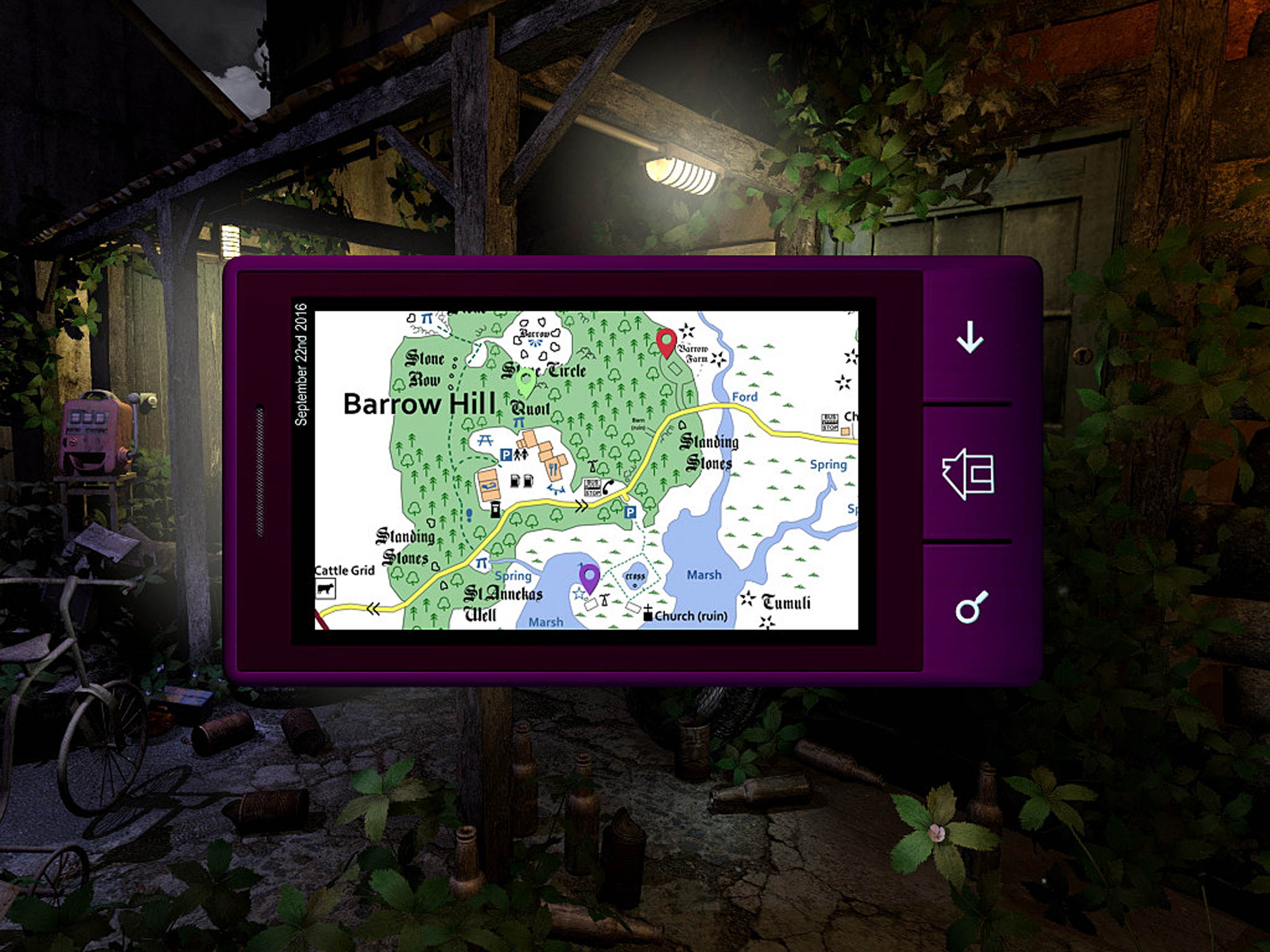Click the star symbol near the marsh
The height and width of the screenshot is (952, 1270).
click(580, 594)
